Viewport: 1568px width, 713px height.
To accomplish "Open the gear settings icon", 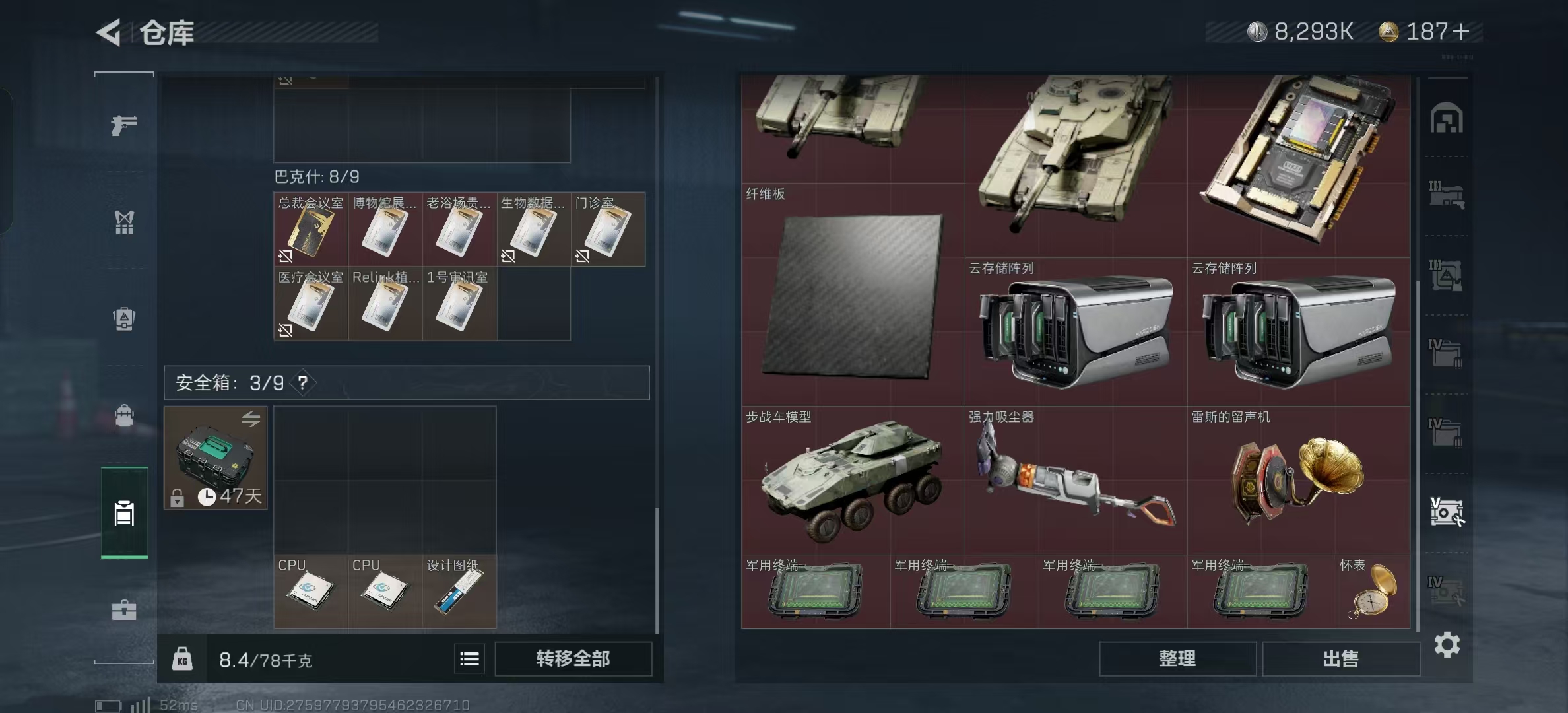I will [x=1447, y=644].
